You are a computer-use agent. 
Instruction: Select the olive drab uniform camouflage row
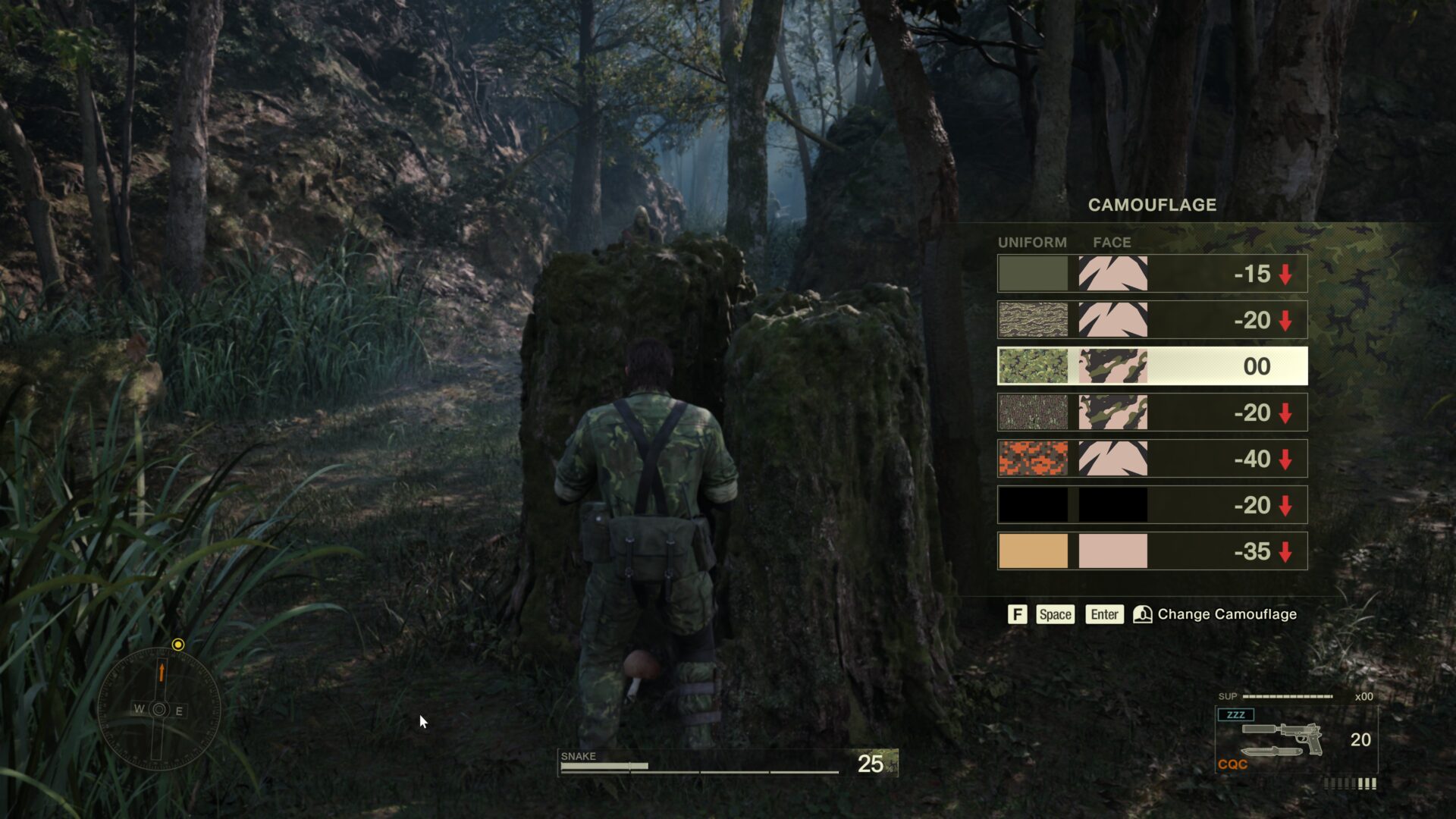point(1152,274)
